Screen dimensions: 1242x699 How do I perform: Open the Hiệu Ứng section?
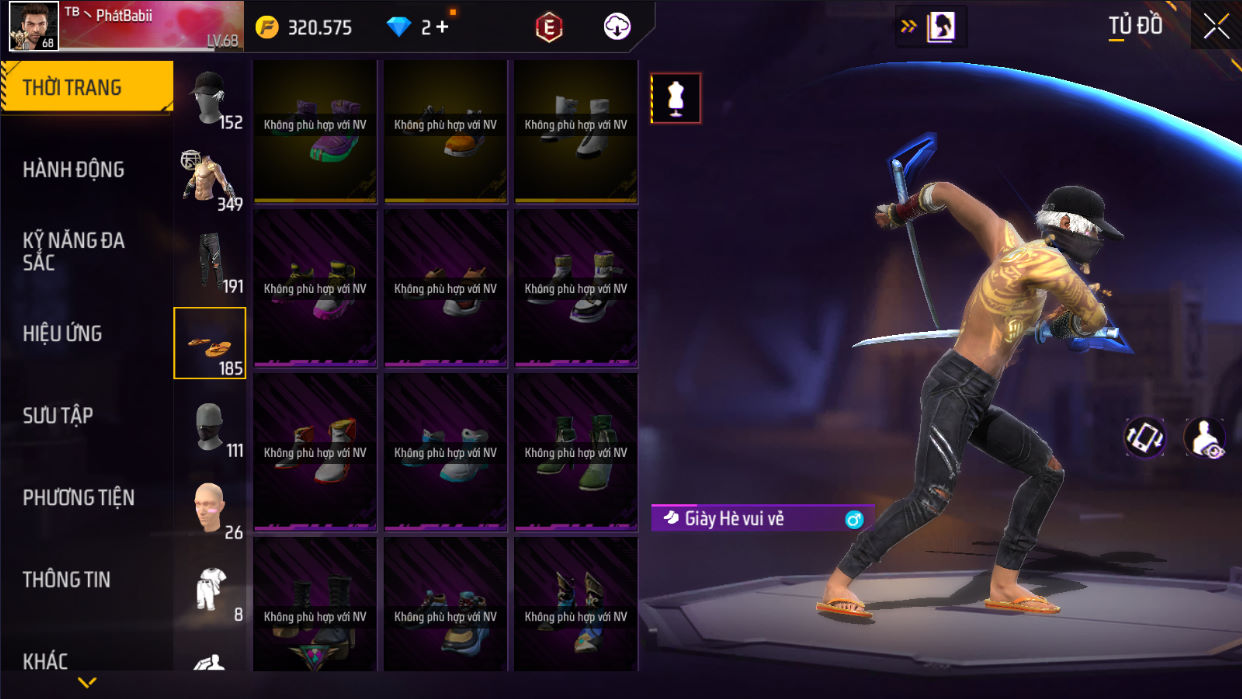[x=63, y=334]
